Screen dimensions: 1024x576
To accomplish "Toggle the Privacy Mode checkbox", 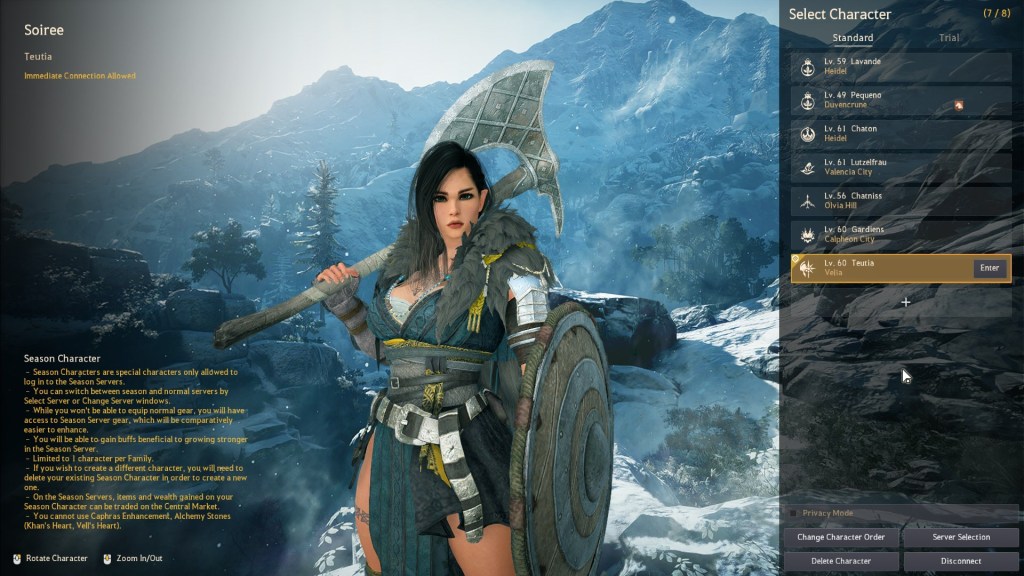I will (794, 513).
